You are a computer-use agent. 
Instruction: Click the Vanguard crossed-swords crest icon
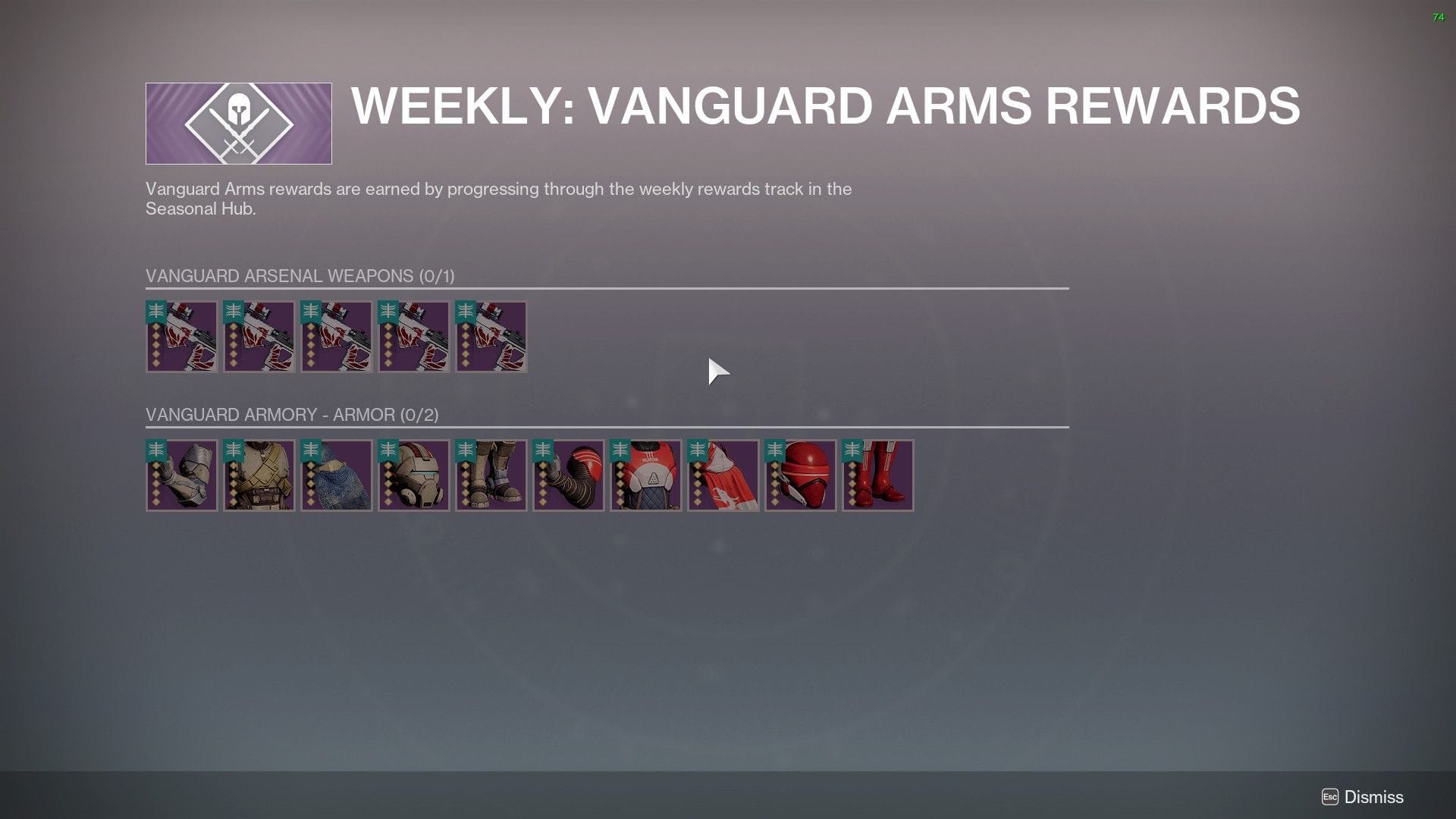click(x=238, y=123)
